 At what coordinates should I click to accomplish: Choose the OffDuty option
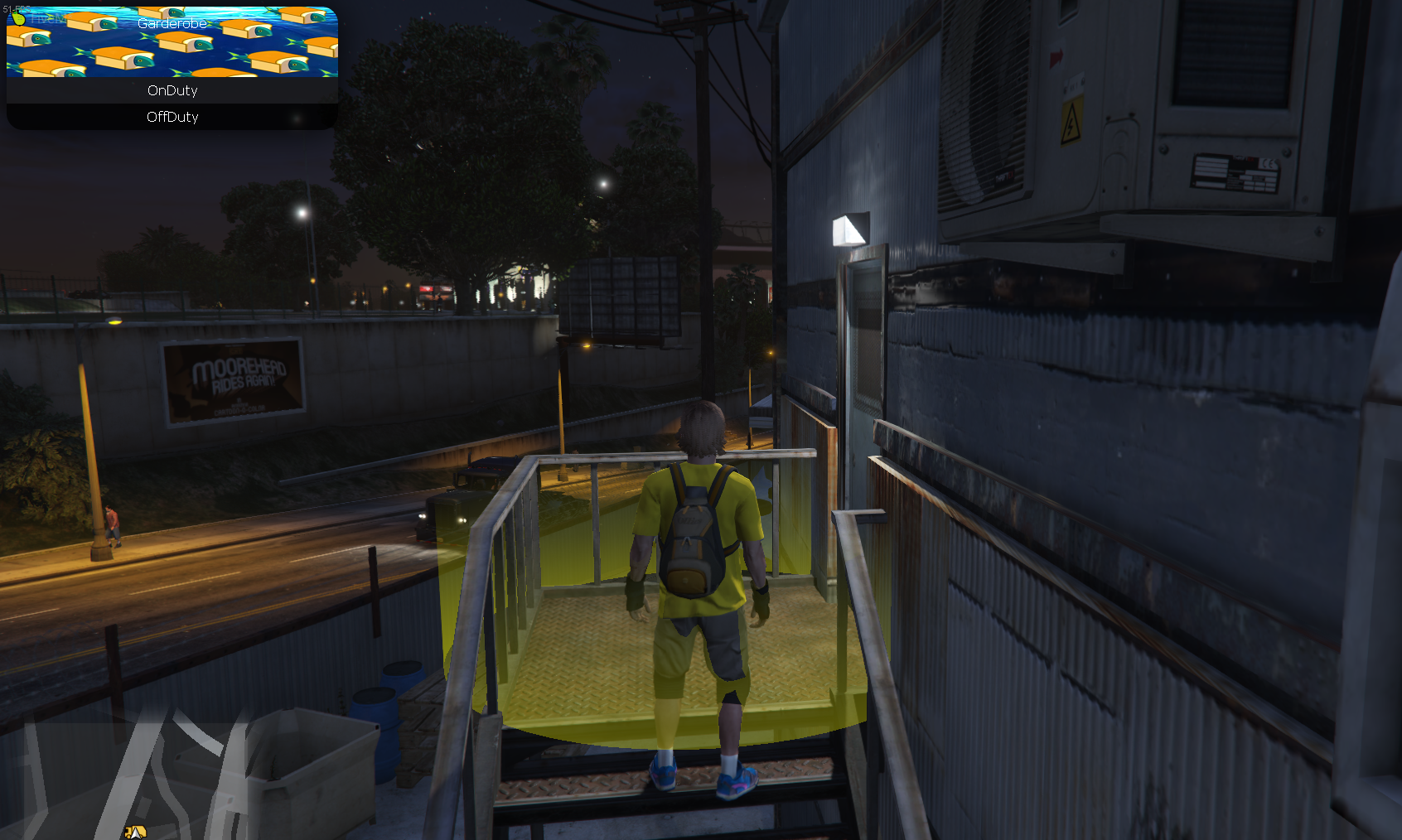[x=172, y=117]
